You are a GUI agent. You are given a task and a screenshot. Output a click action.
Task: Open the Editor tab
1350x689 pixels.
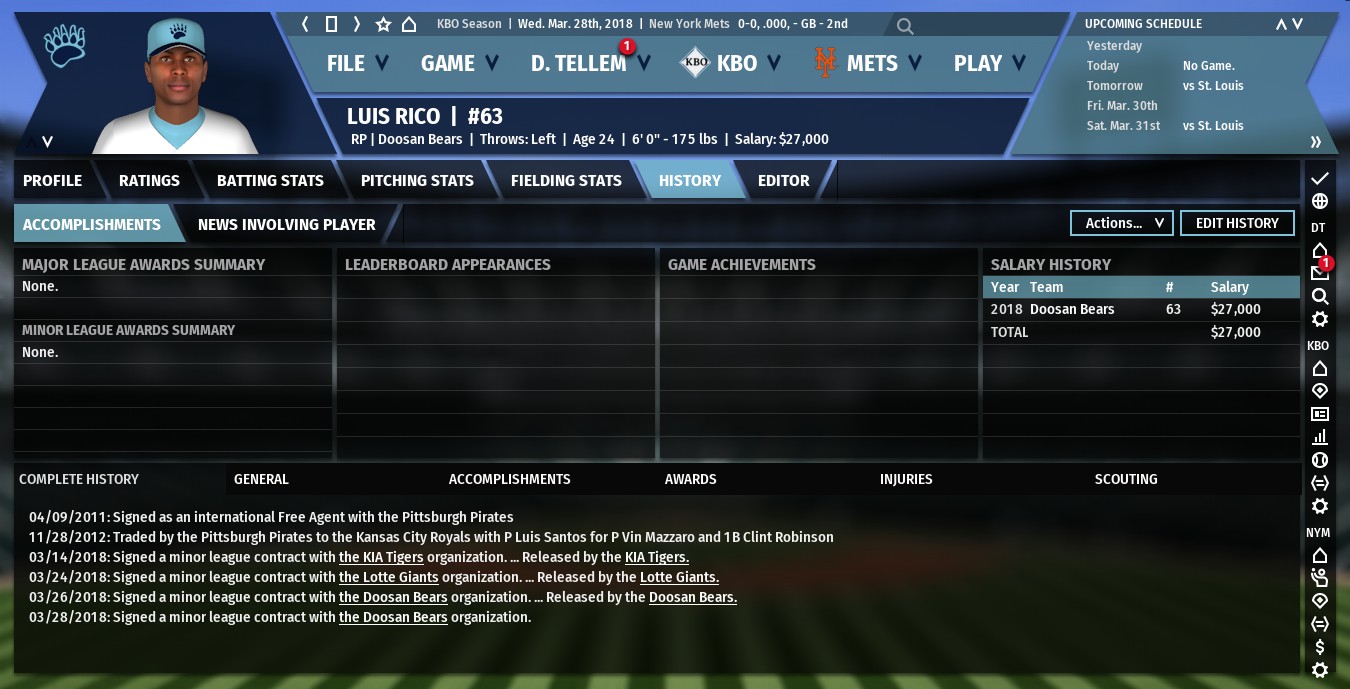[x=783, y=181]
